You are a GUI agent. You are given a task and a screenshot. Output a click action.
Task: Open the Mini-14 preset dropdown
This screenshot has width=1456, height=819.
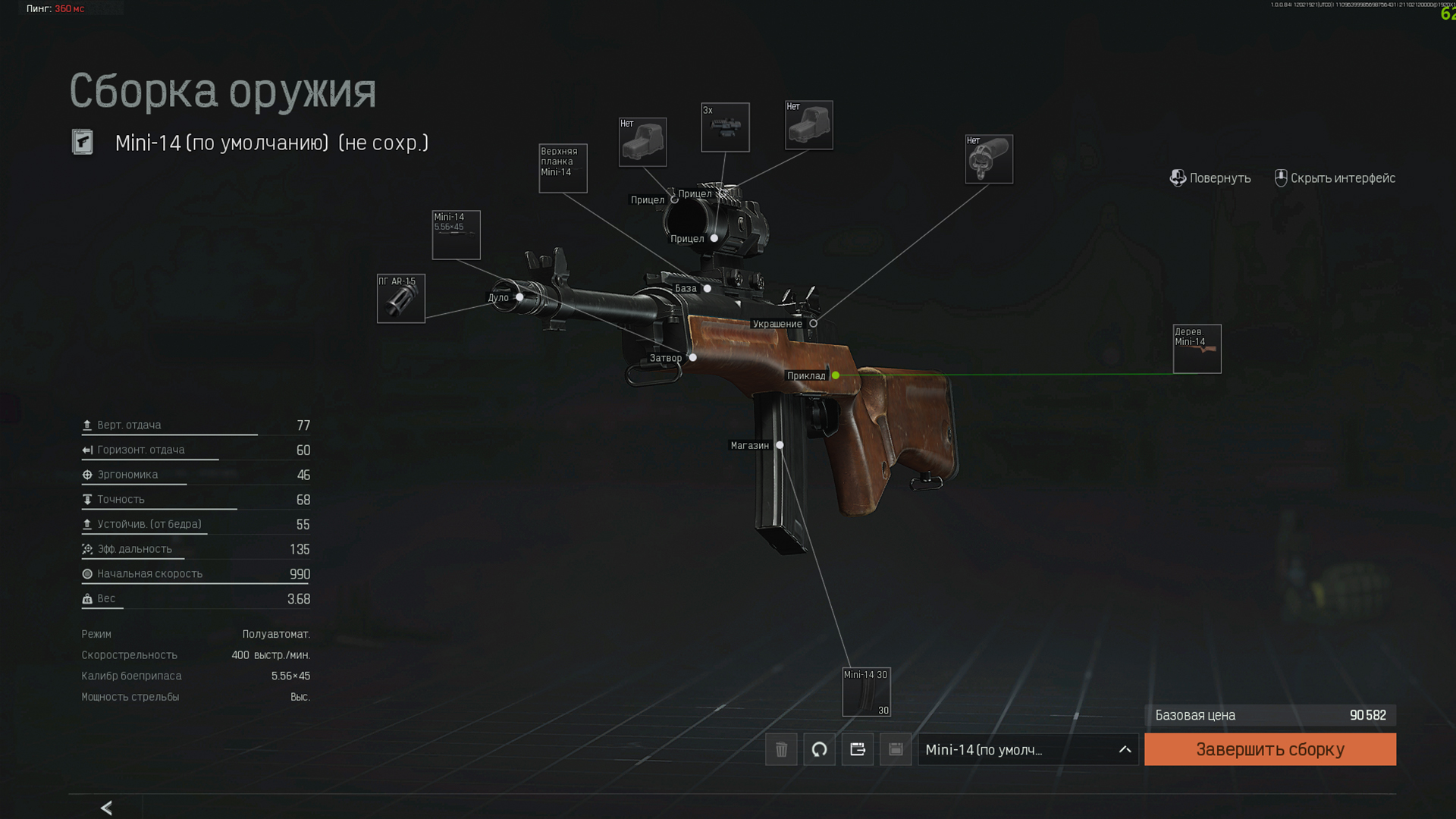1028,749
